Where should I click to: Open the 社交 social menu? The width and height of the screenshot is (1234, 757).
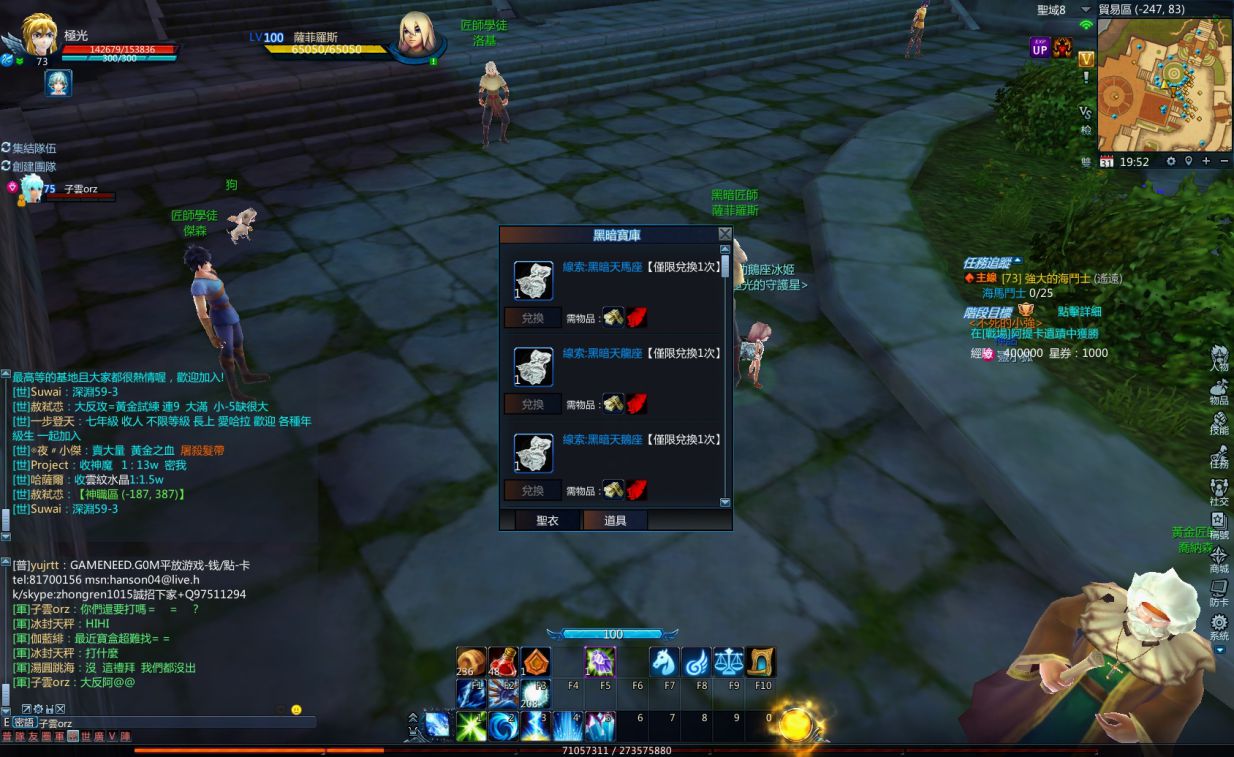(x=1219, y=491)
